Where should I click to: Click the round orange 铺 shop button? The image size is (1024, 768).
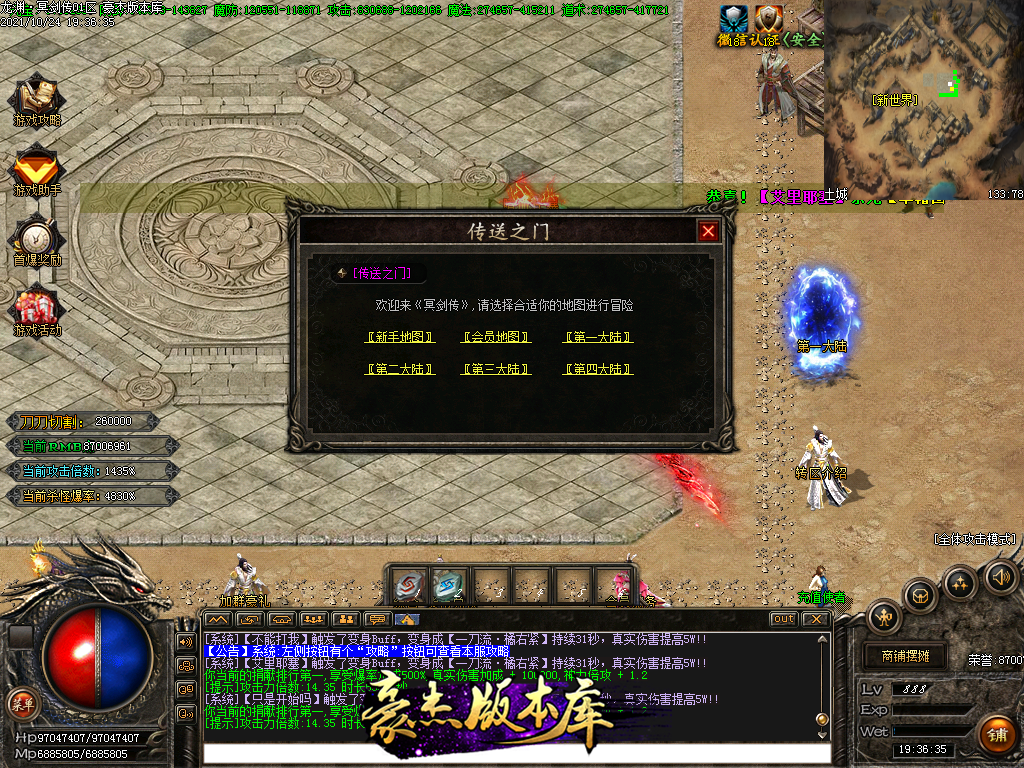pyautogui.click(x=996, y=735)
